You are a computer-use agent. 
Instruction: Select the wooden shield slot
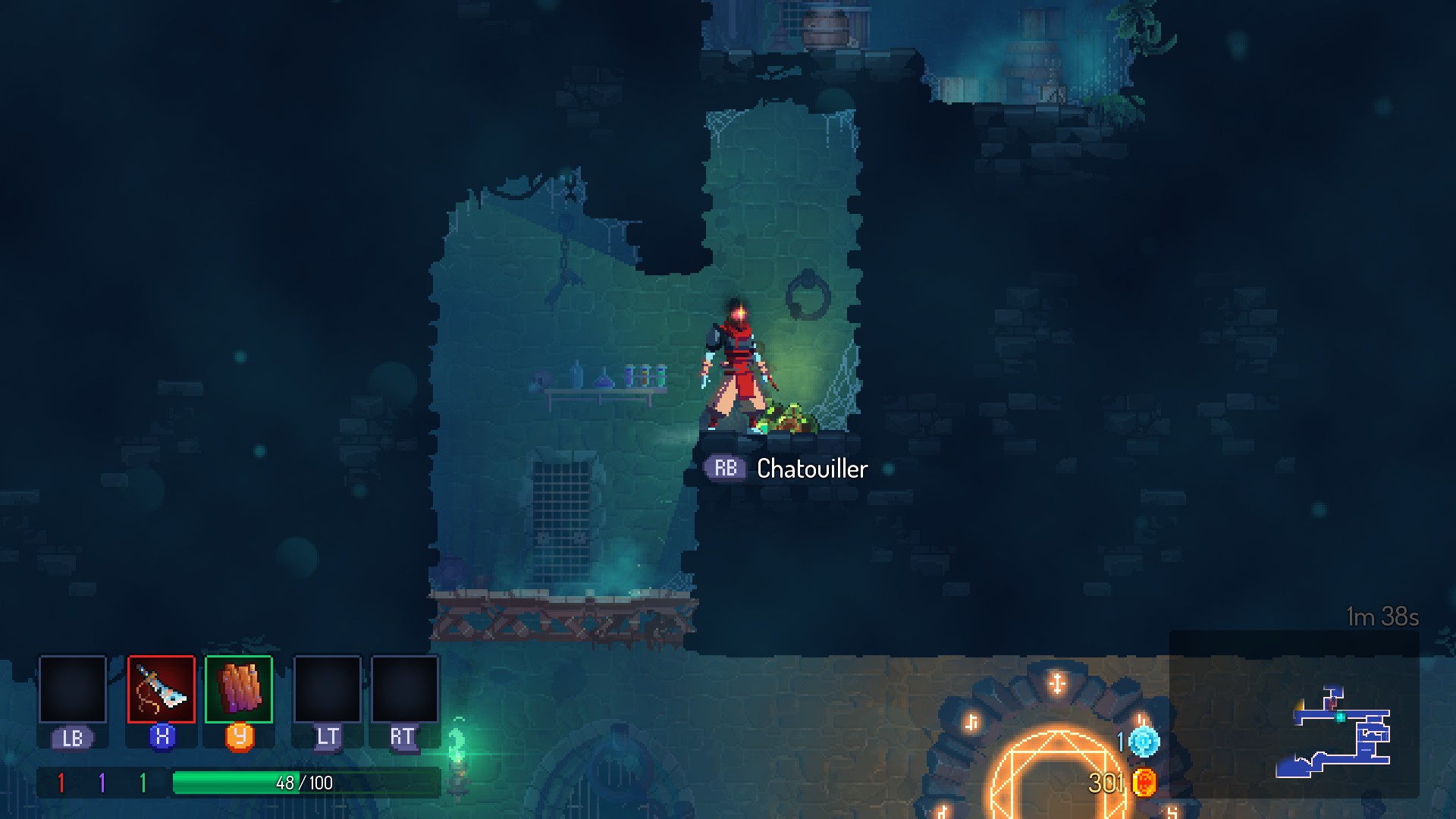239,689
